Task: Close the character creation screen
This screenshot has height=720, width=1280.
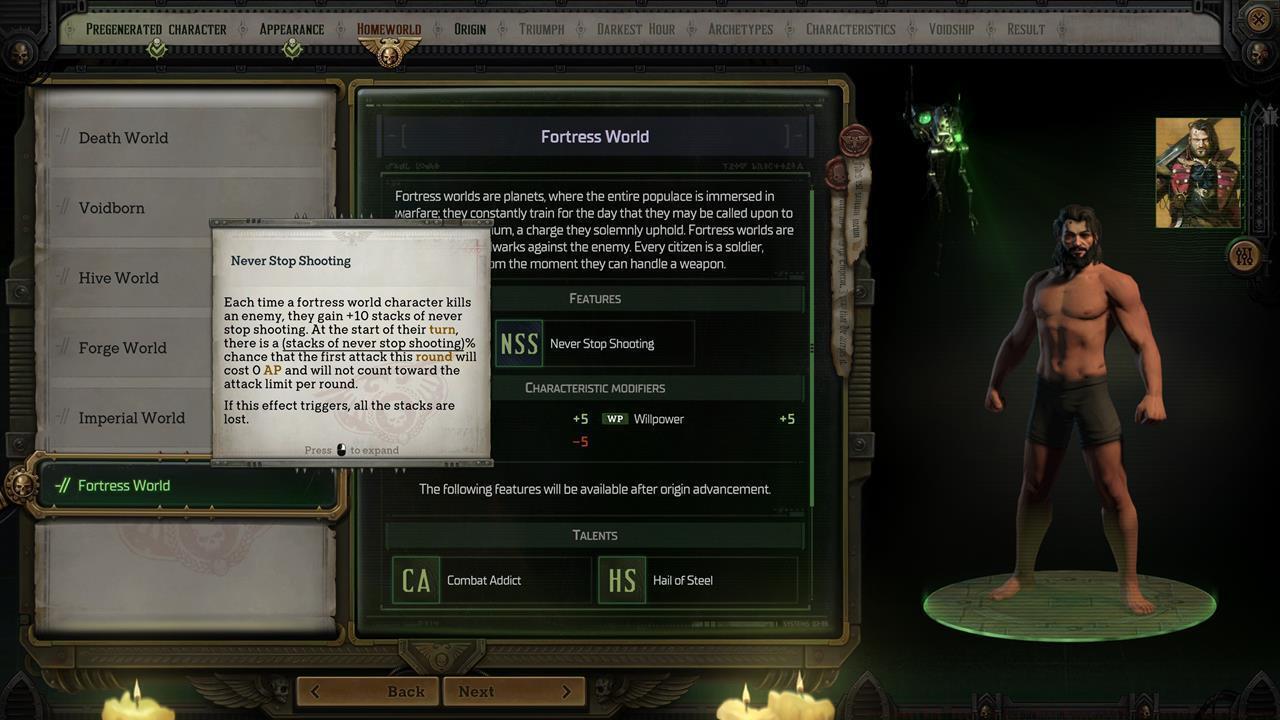Action: click(1259, 19)
